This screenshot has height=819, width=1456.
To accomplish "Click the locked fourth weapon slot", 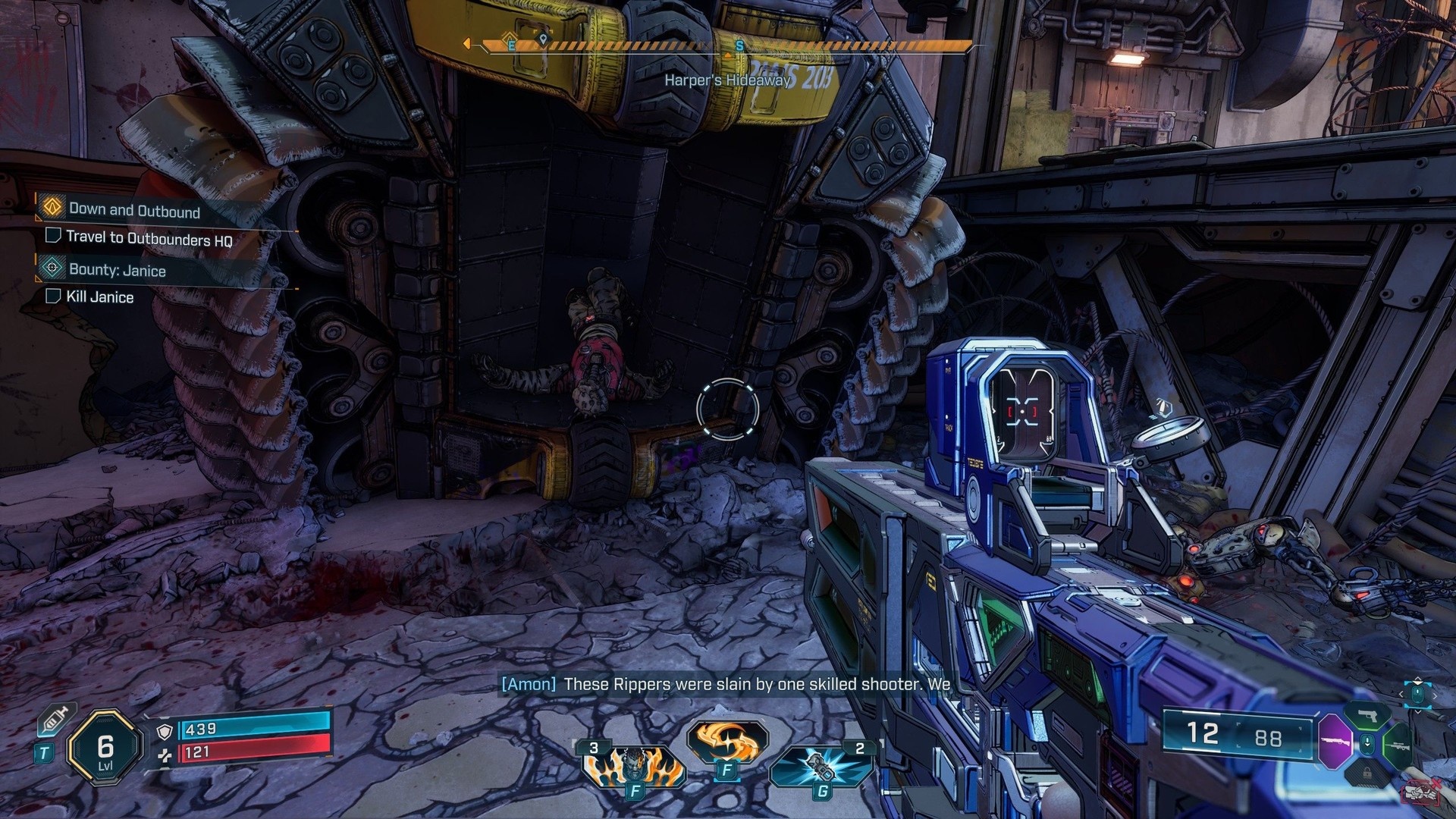I will 1367,773.
